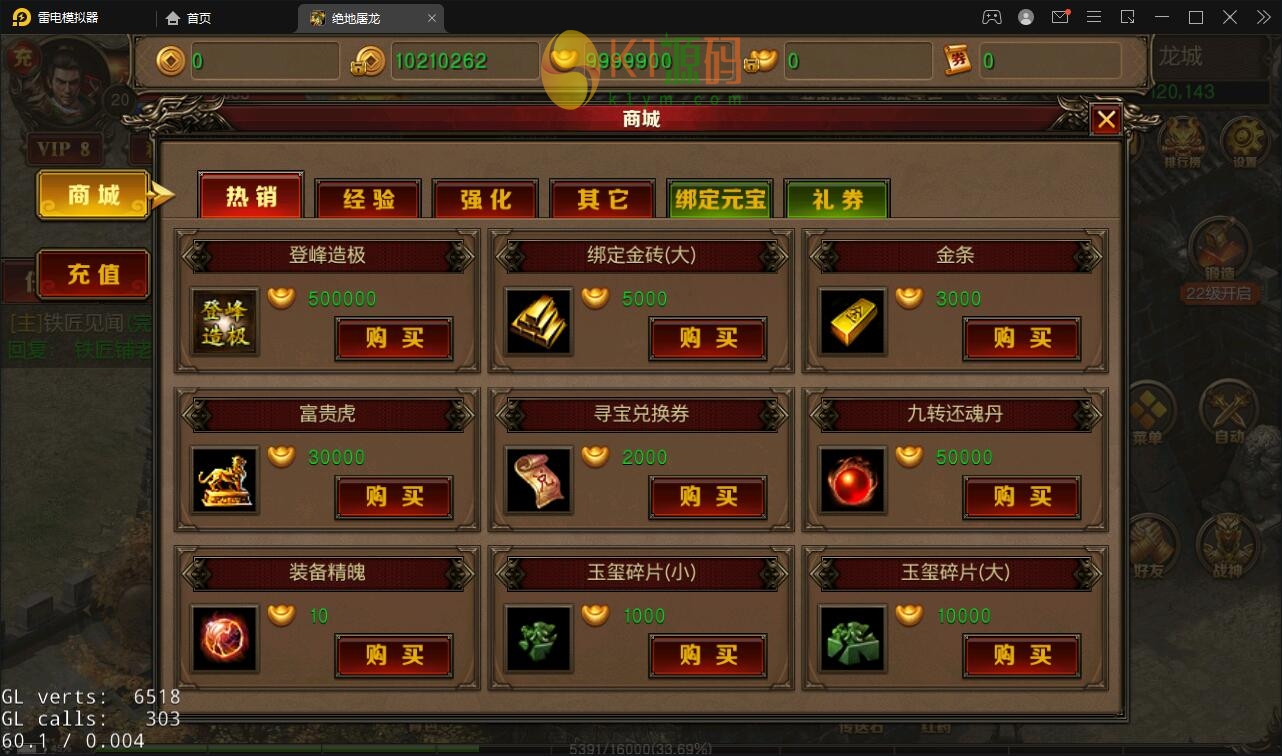Switch to the 经验 shop tab
This screenshot has width=1282, height=756.
pos(368,199)
